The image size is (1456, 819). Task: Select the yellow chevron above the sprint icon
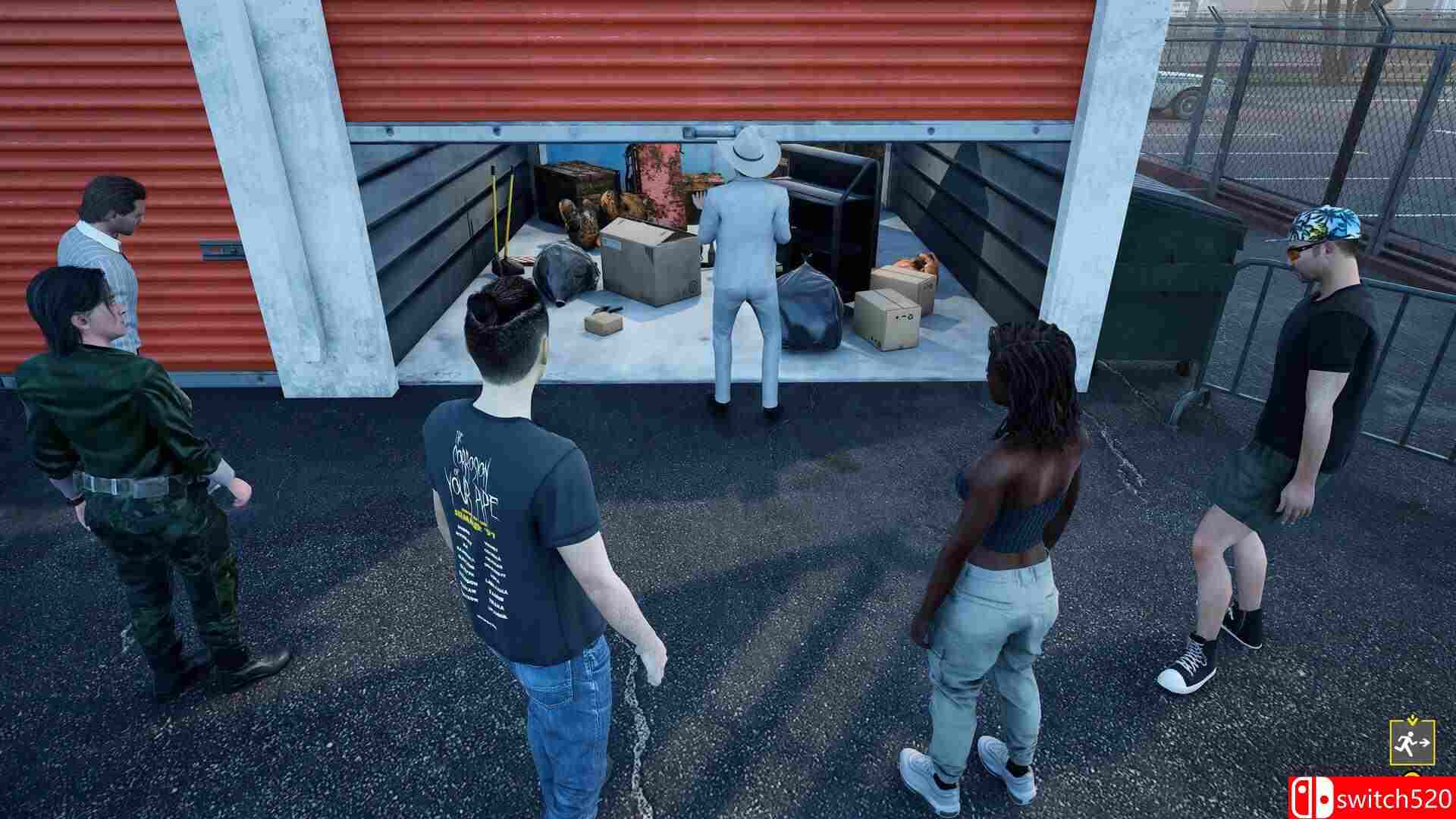point(1413,722)
